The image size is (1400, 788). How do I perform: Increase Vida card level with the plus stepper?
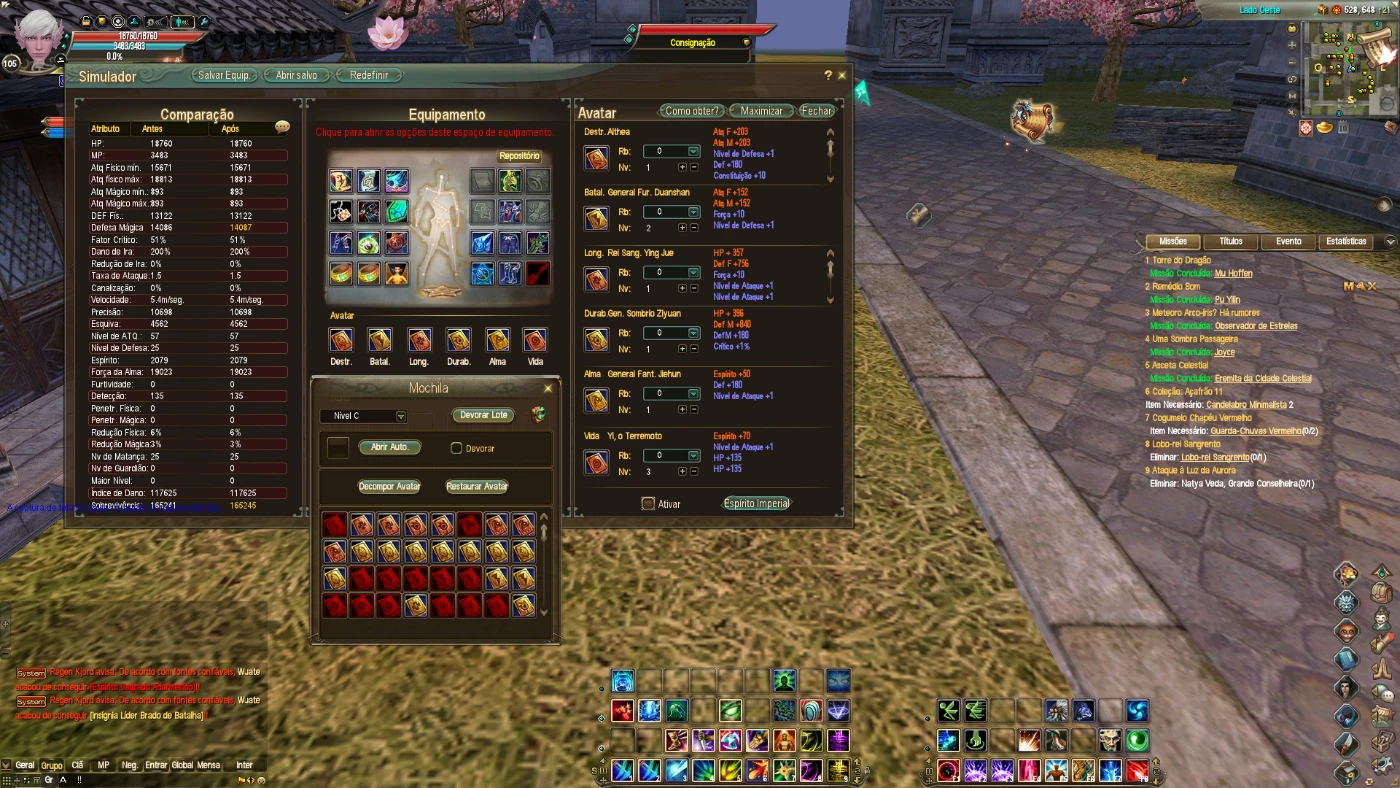click(x=682, y=471)
